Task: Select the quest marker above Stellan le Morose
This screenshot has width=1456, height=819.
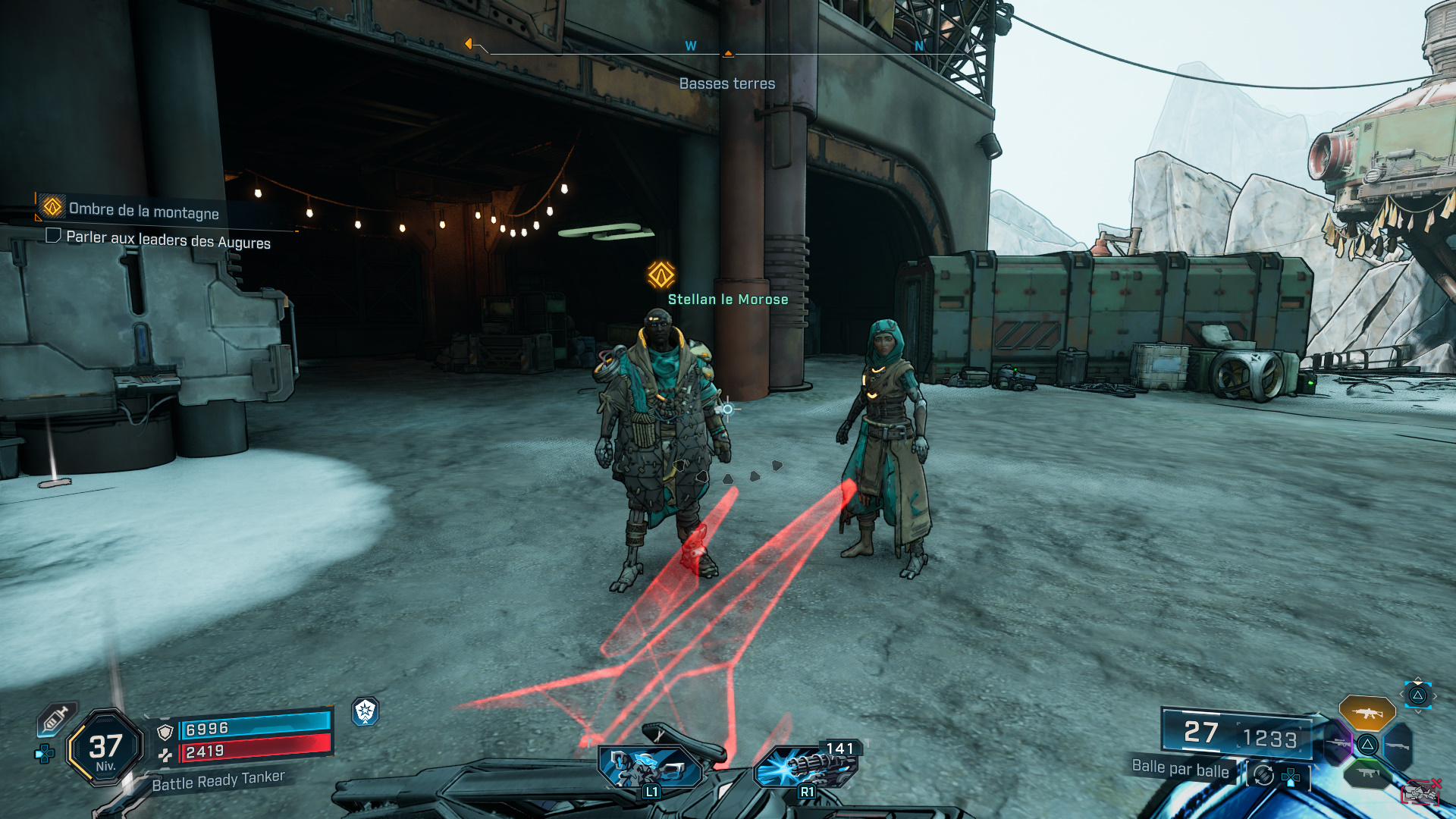Action: click(x=661, y=275)
